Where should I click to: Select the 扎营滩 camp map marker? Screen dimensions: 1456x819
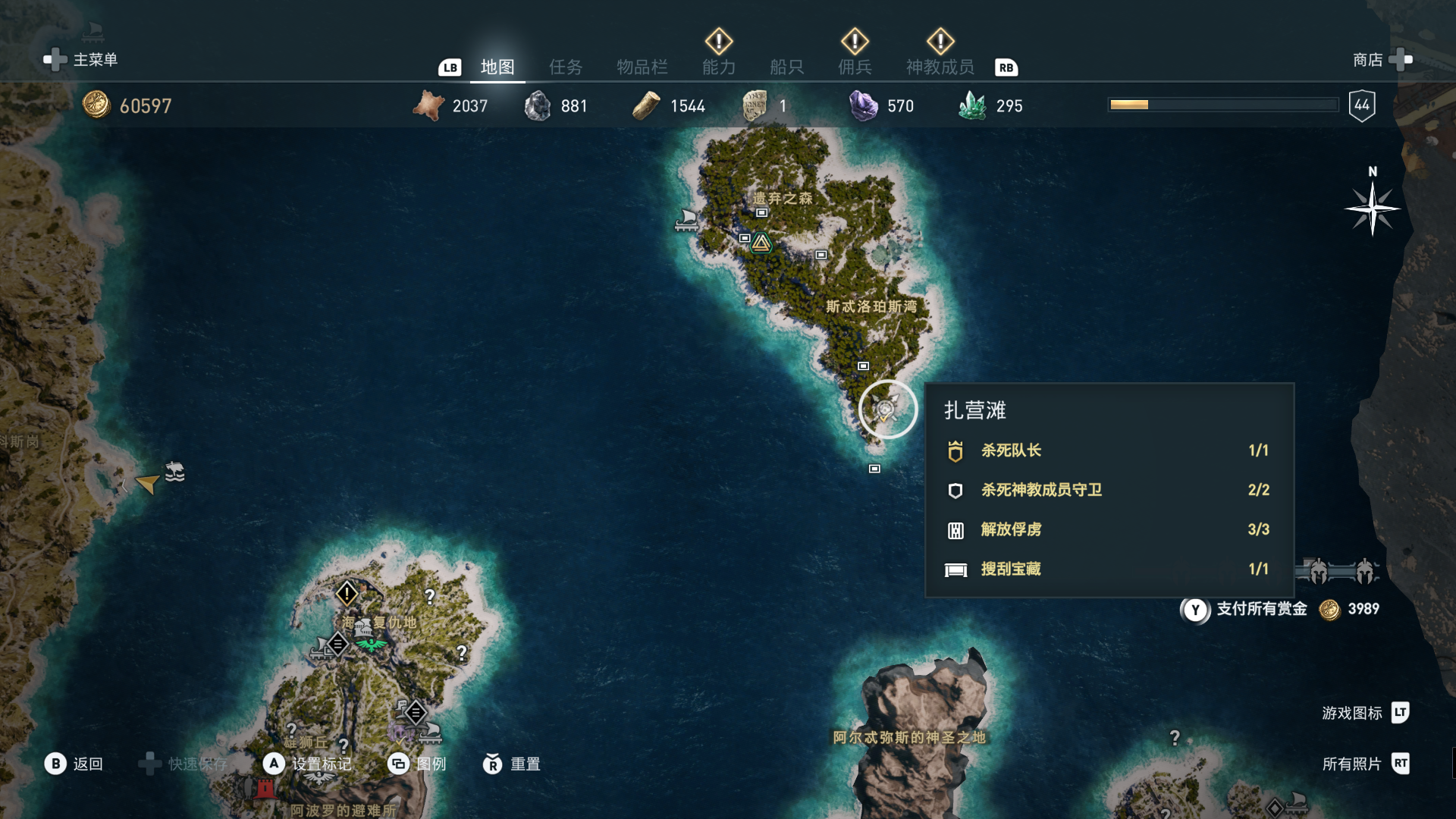pyautogui.click(x=887, y=409)
